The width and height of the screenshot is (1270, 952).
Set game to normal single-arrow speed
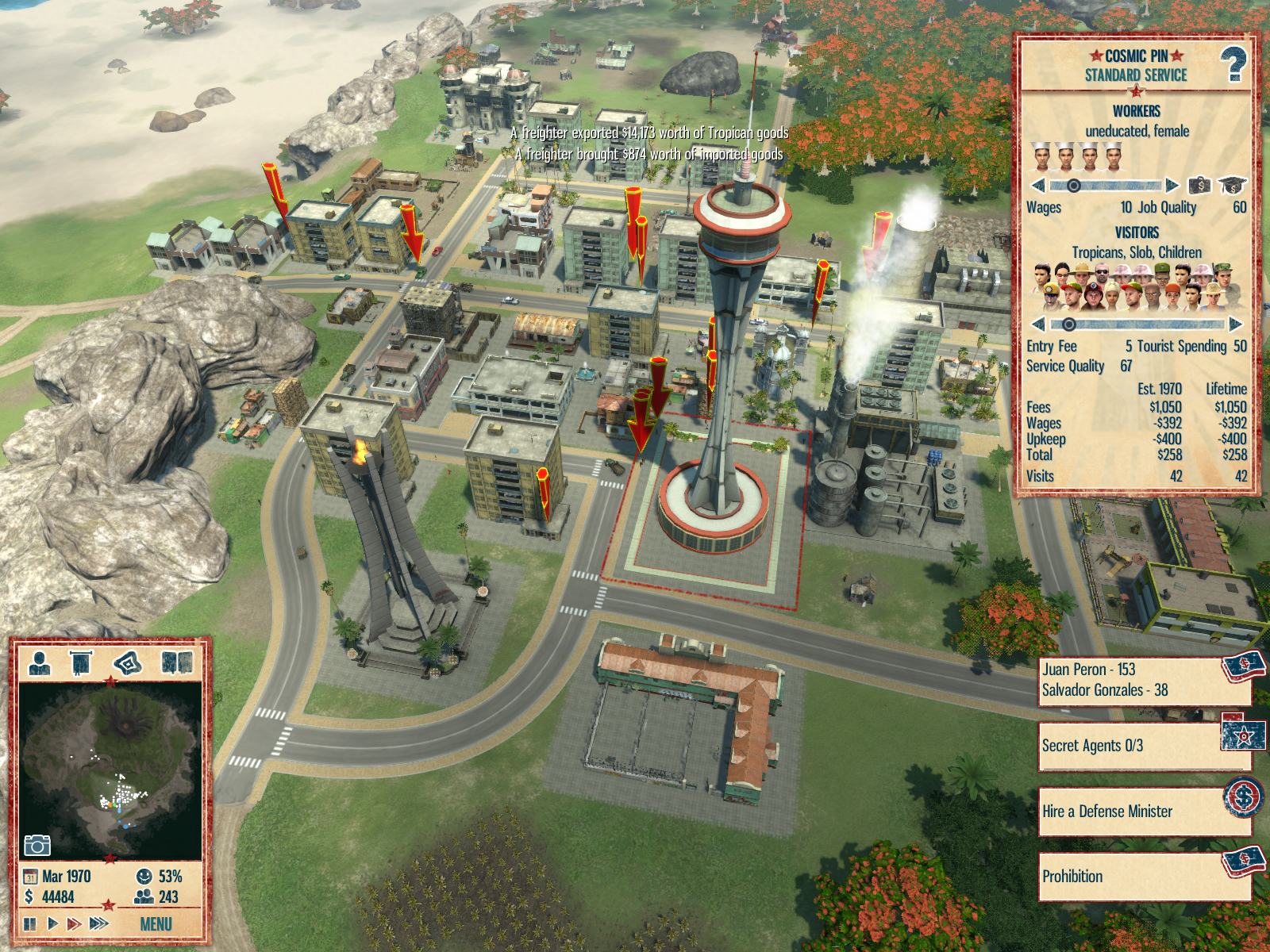[x=52, y=923]
